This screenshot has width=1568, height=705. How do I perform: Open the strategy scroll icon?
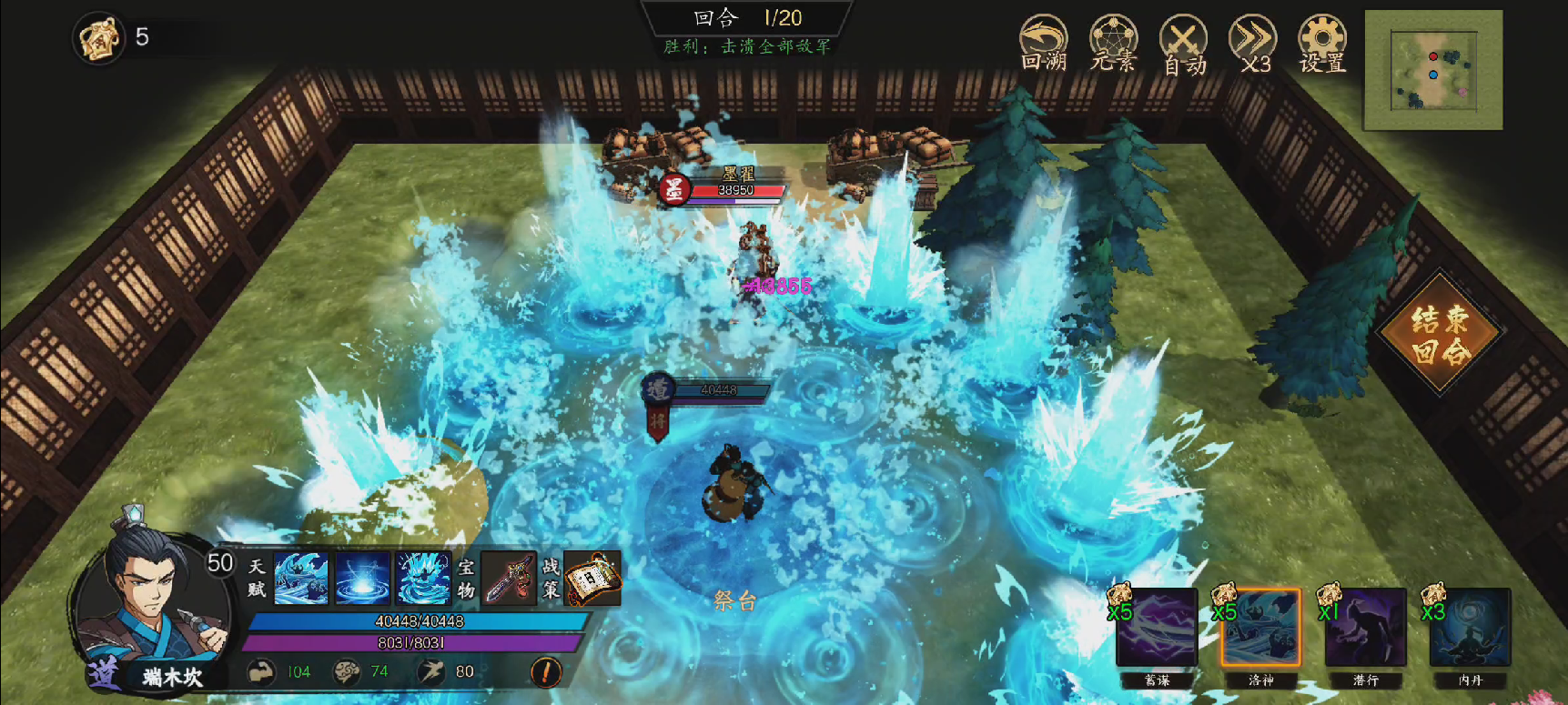tap(592, 578)
